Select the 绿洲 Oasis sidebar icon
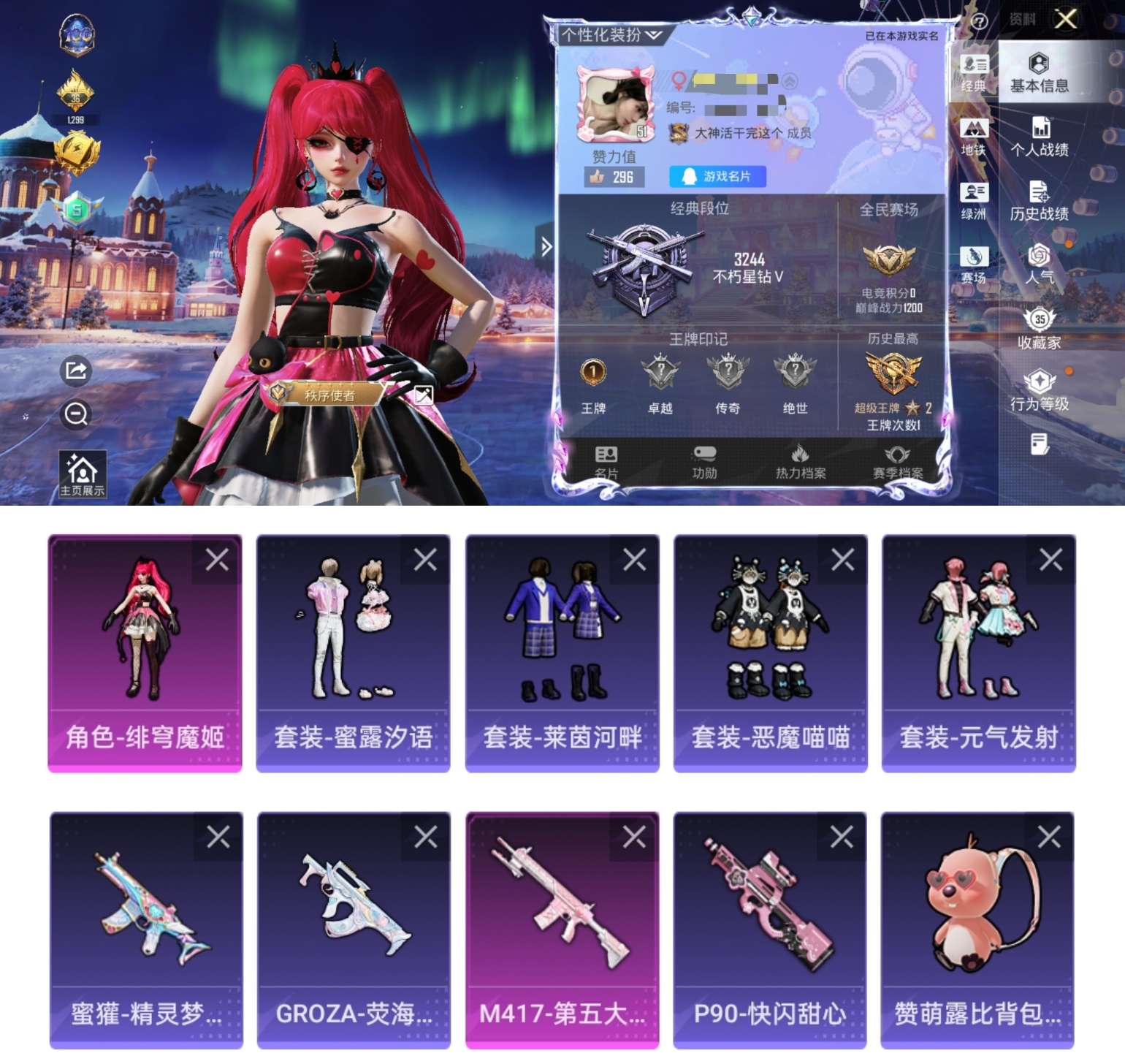Viewport: 1125px width, 1064px height. pyautogui.click(x=973, y=199)
